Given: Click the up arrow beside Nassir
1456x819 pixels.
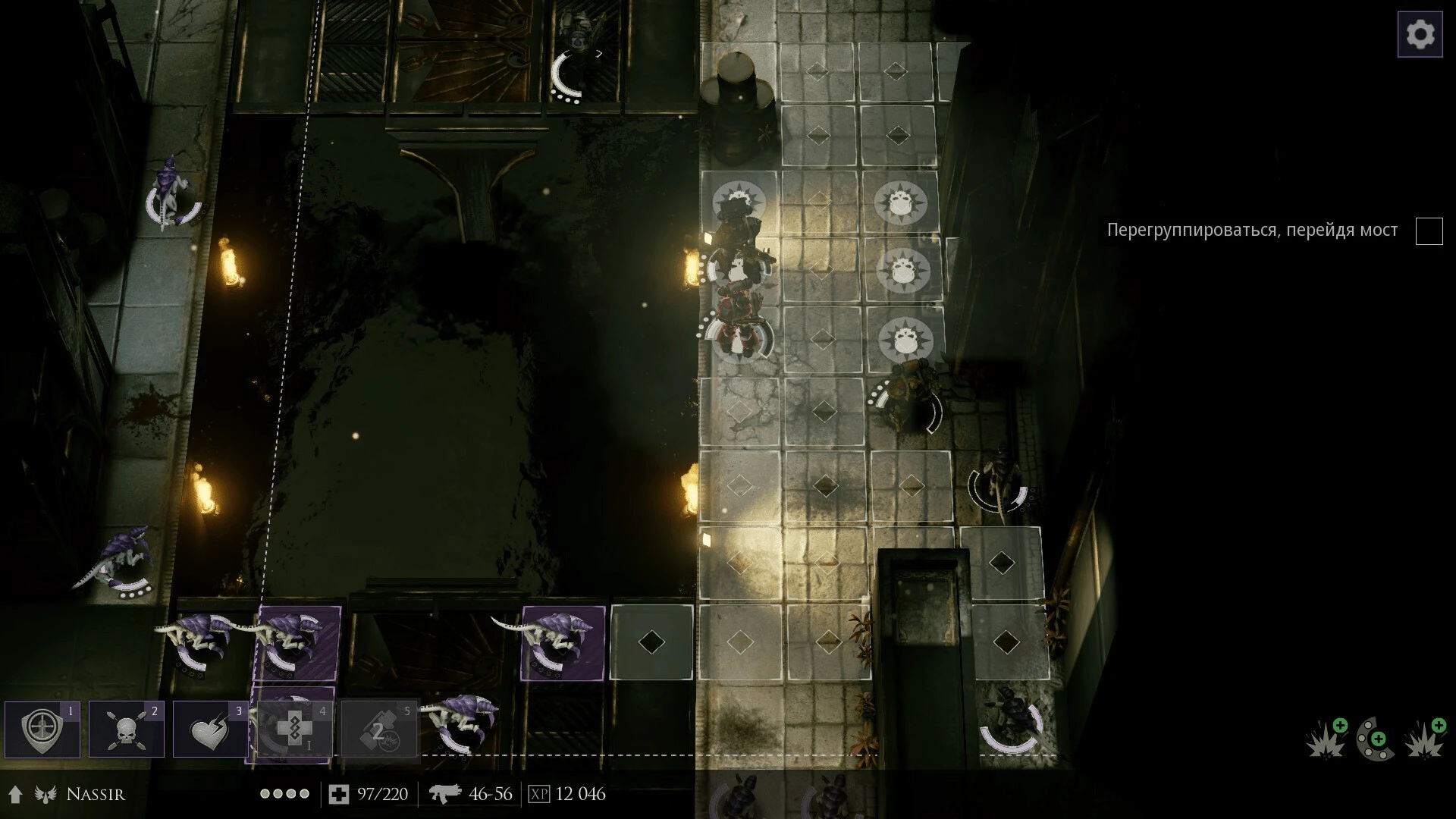Looking at the screenshot, I should tap(16, 795).
